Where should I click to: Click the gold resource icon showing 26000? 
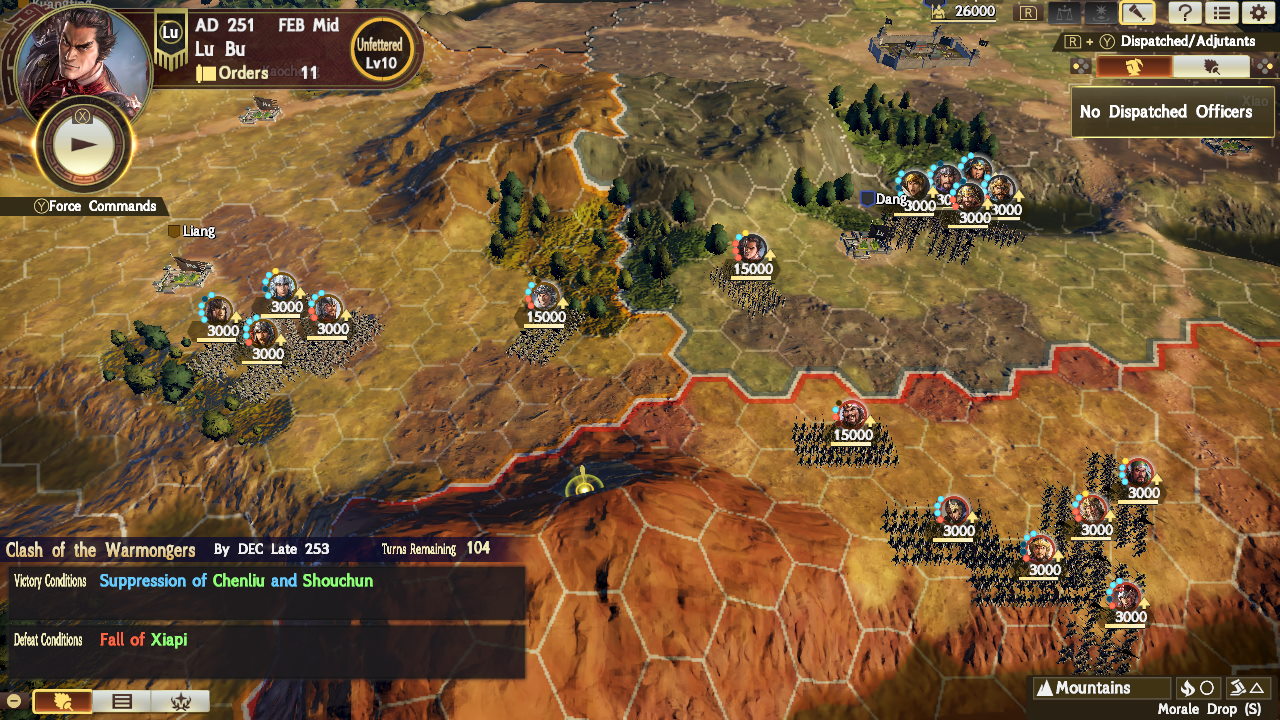tap(938, 12)
